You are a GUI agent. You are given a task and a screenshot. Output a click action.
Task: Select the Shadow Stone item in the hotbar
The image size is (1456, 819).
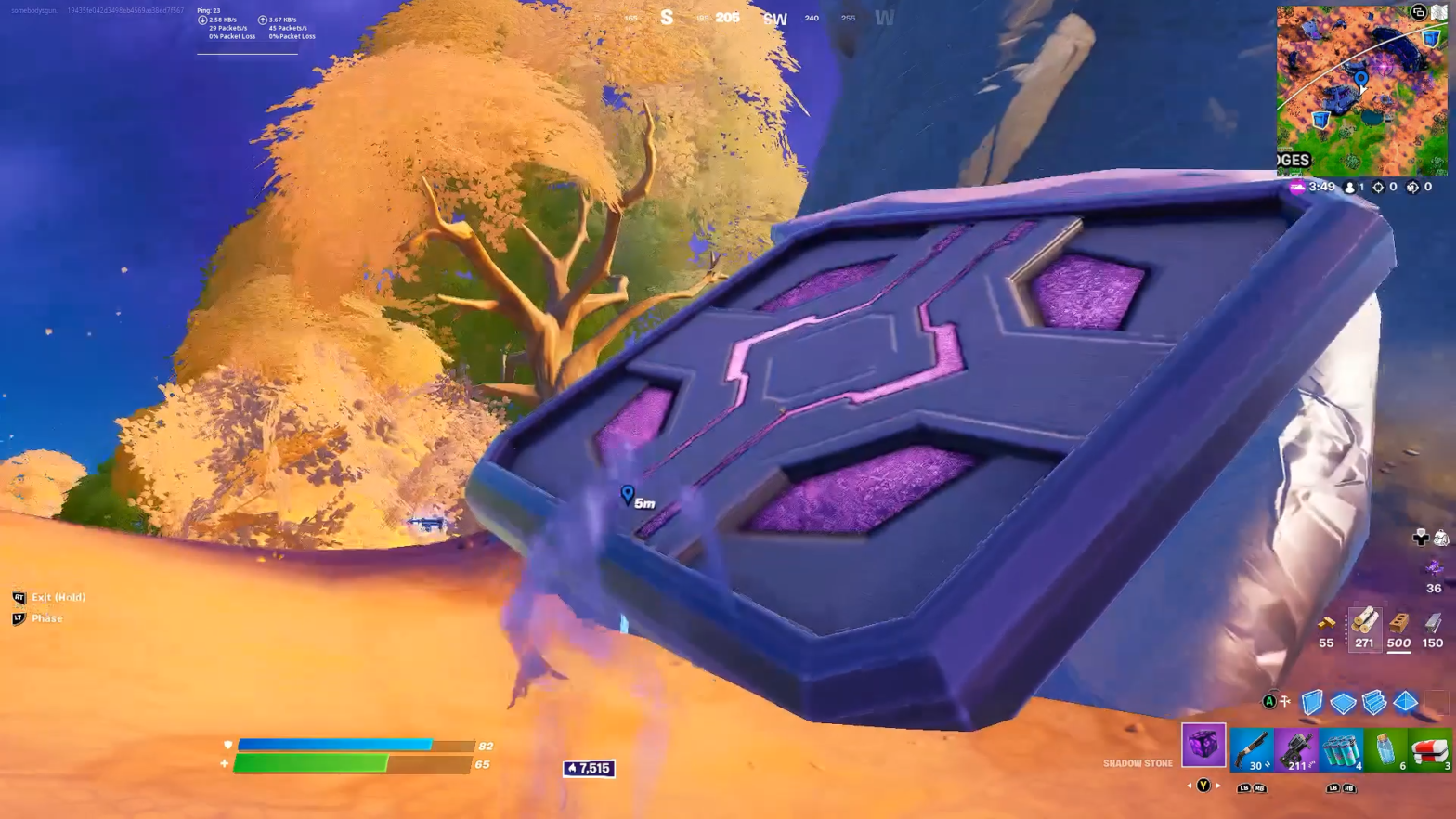[1204, 749]
